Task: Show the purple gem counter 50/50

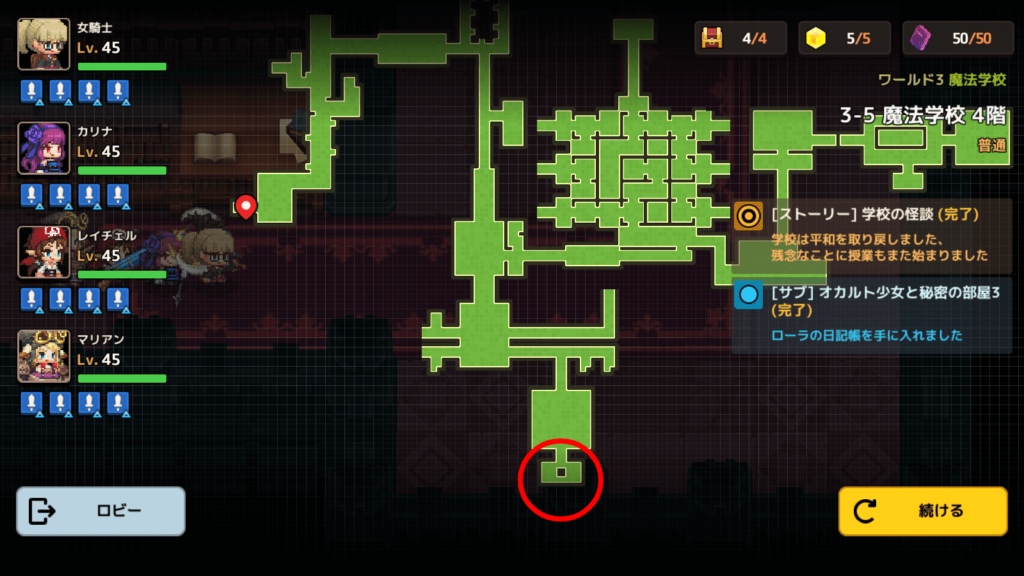Action: [951, 38]
